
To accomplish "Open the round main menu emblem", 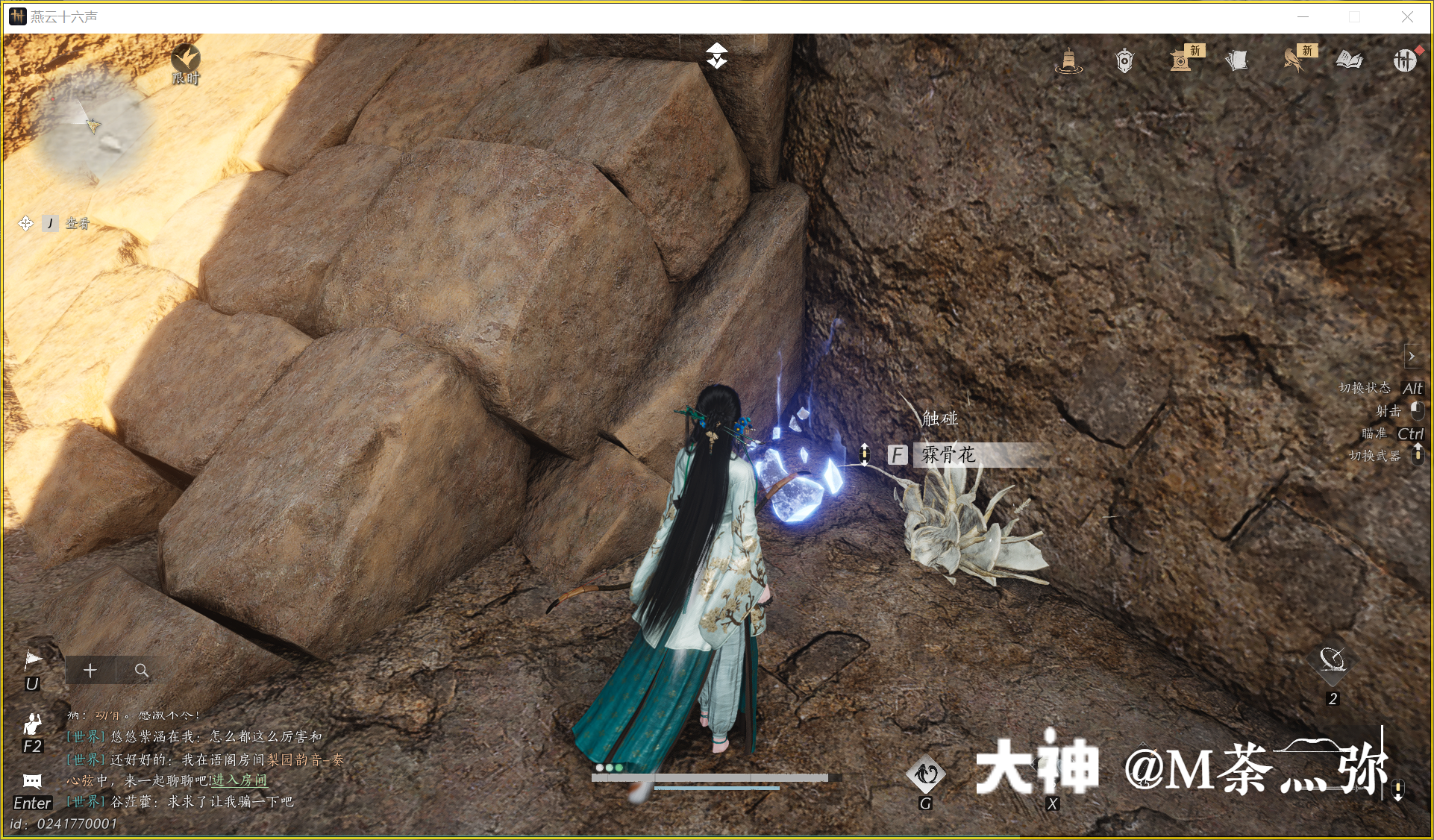I will coord(1404,60).
